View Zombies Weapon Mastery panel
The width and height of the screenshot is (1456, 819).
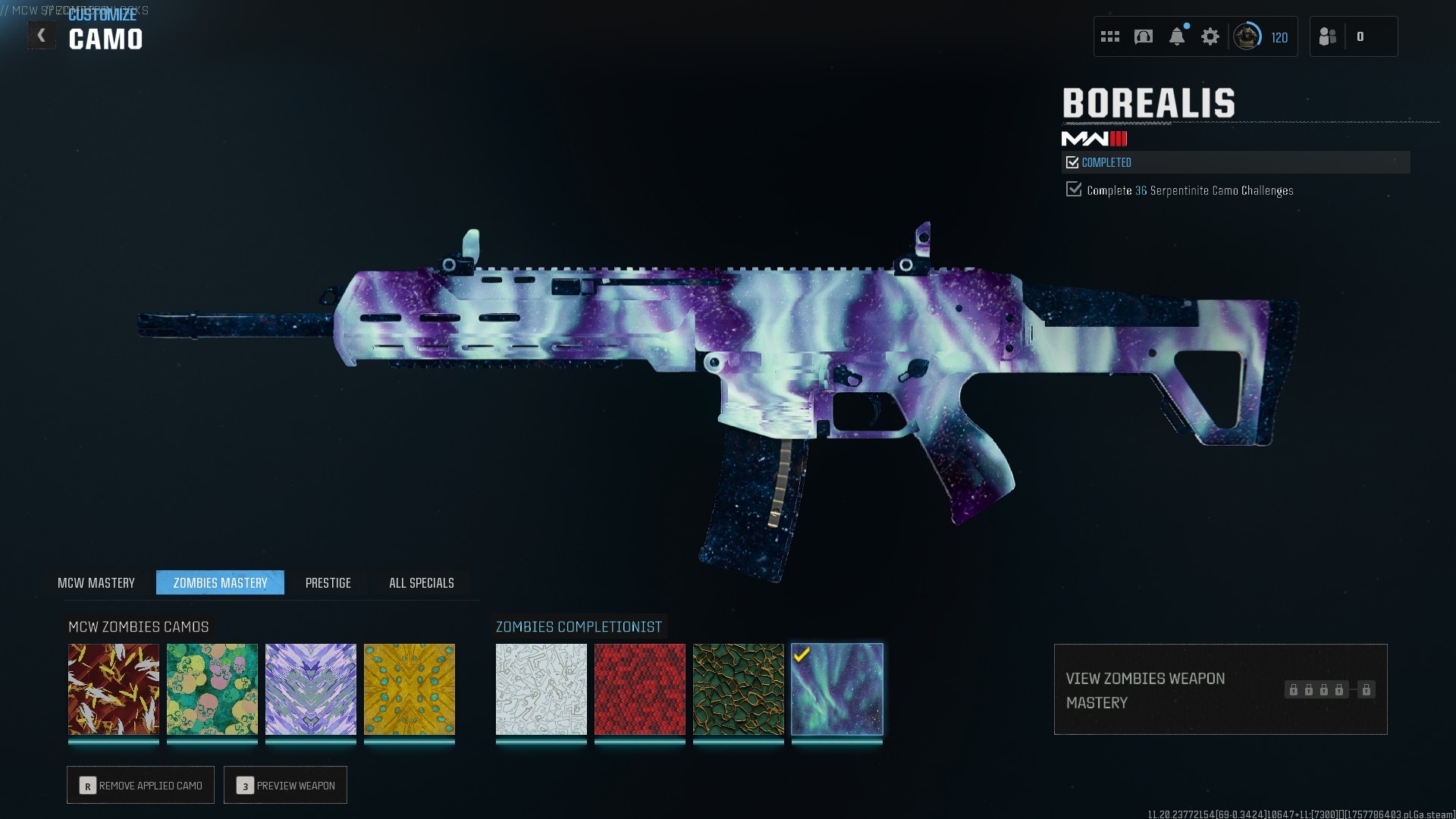[x=1220, y=689]
